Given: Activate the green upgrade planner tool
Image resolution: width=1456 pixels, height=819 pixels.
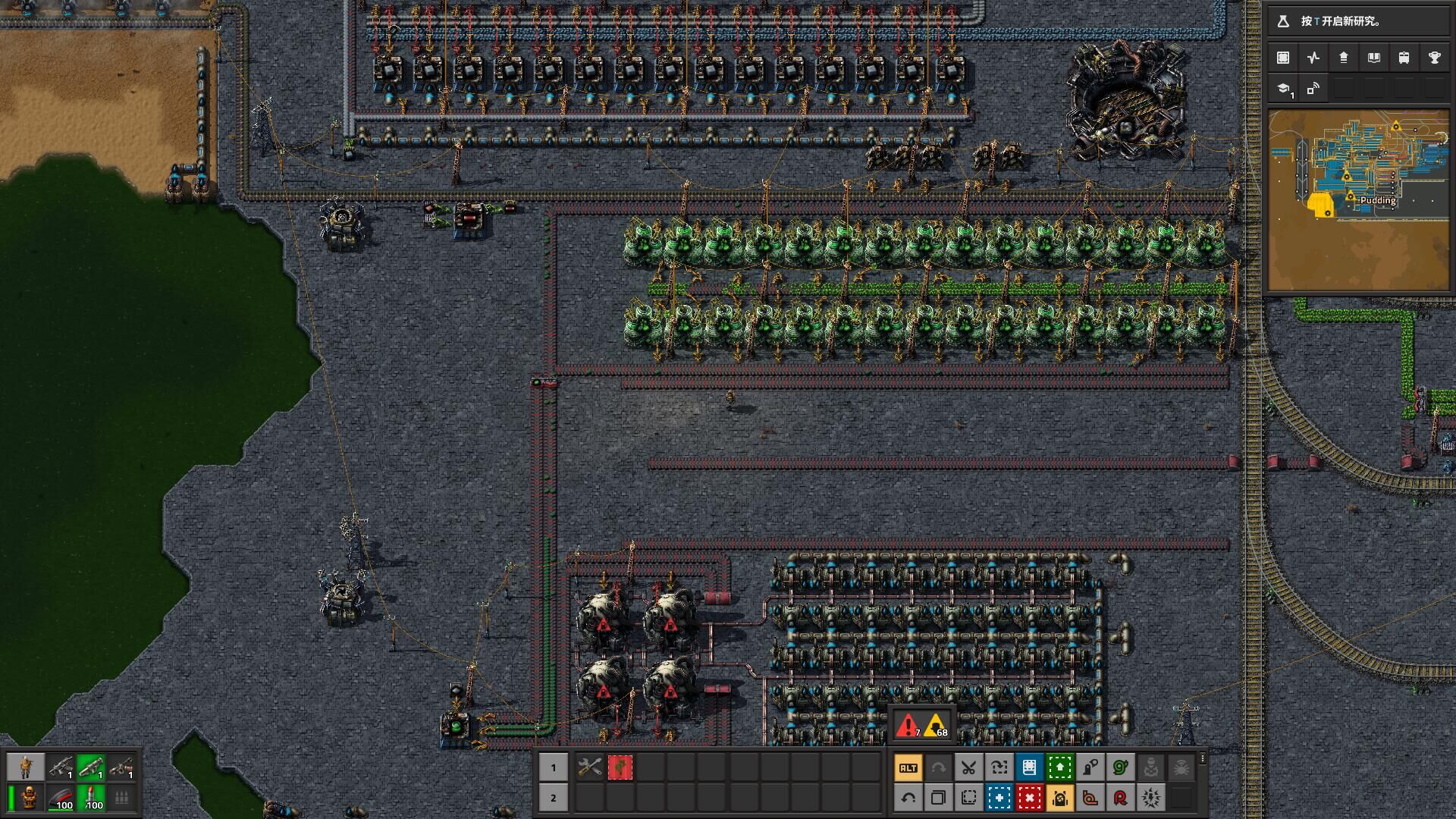Looking at the screenshot, I should pyautogui.click(x=1059, y=767).
